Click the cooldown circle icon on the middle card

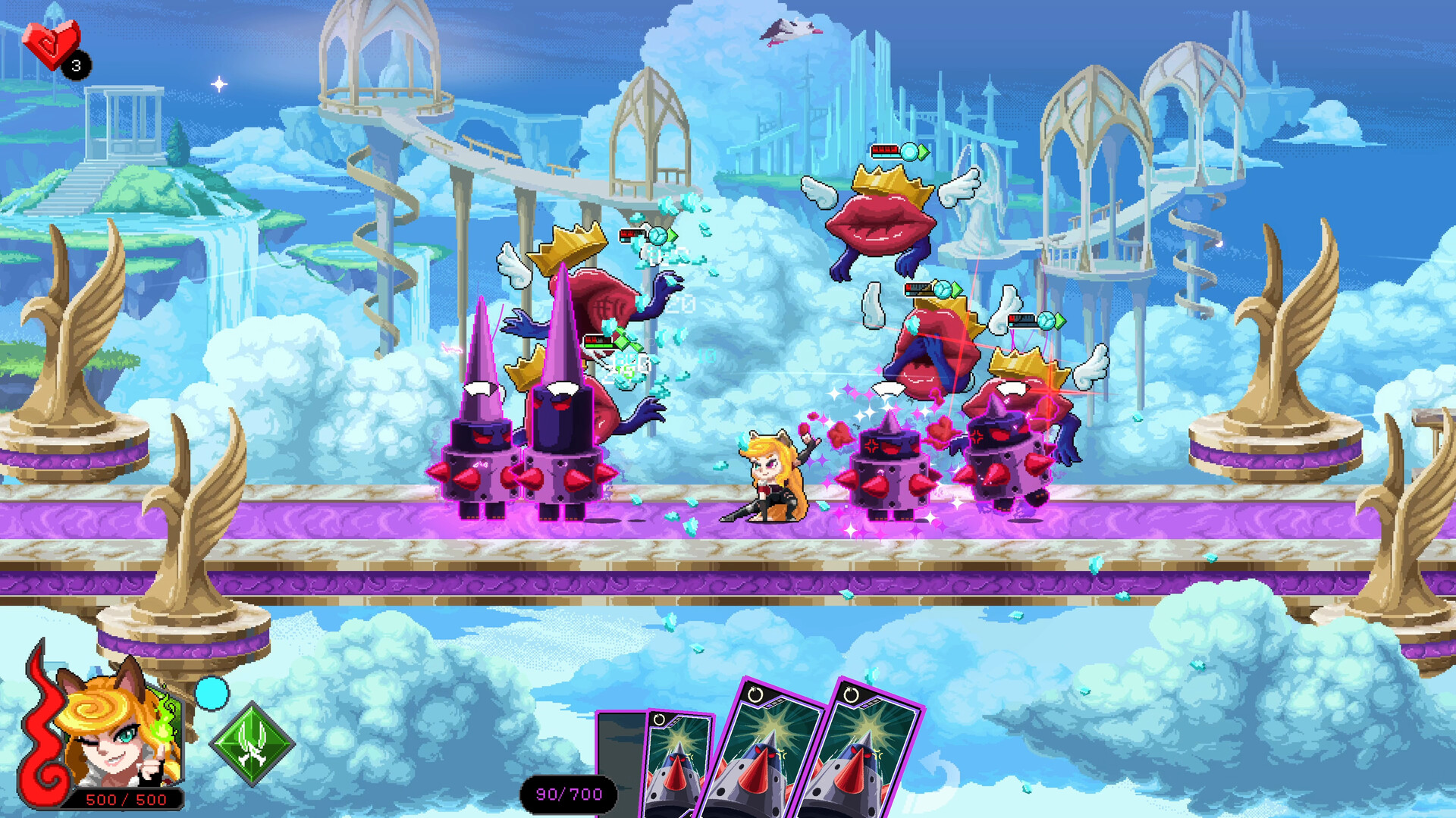point(756,695)
